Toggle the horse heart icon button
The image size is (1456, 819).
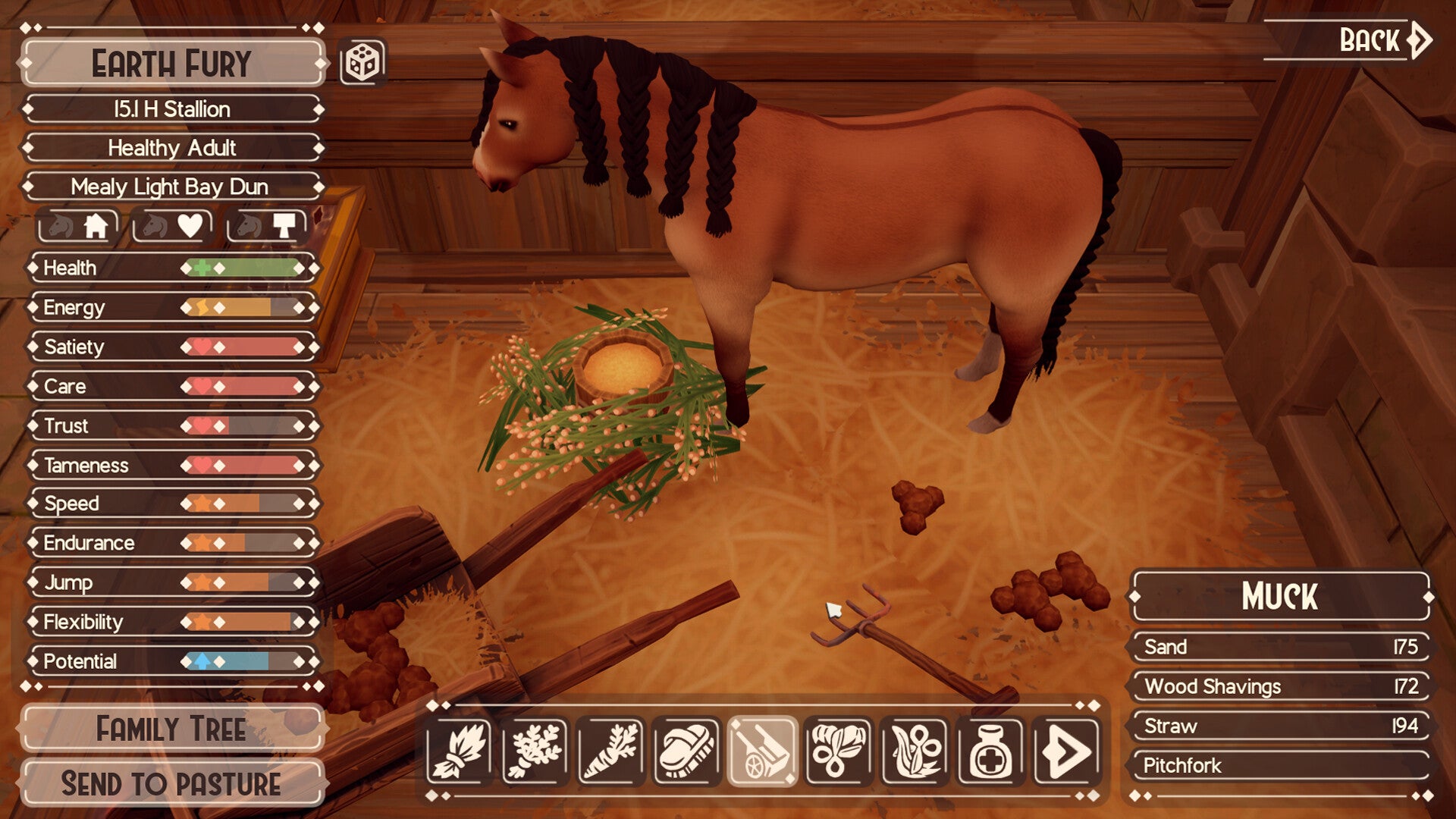pyautogui.click(x=173, y=226)
